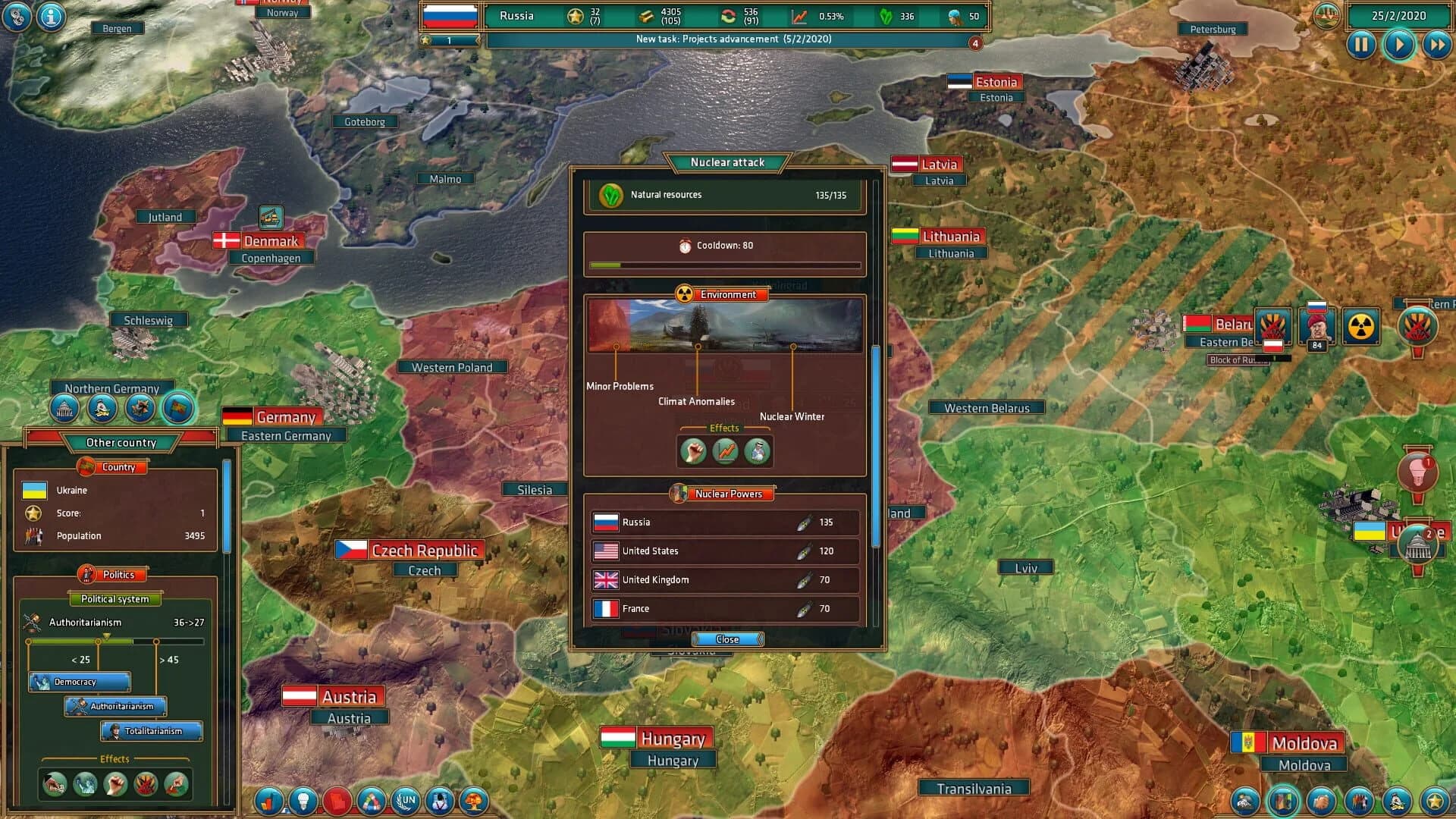The width and height of the screenshot is (1456, 819).
Task: Open the light bulb ideas panel
Action: pos(302,801)
